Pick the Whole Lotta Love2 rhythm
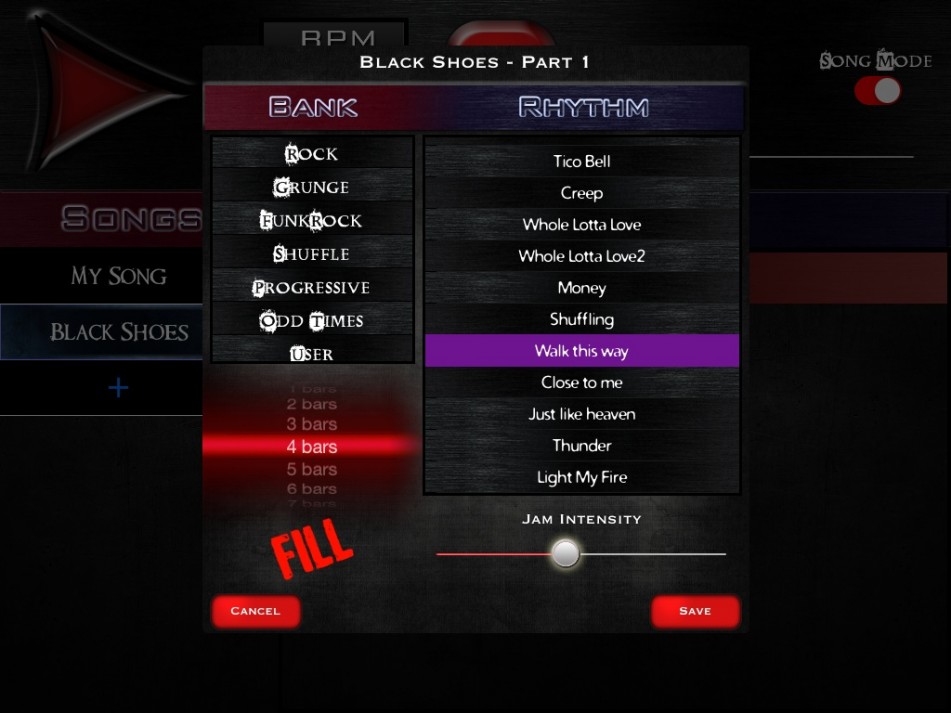 tap(581, 256)
